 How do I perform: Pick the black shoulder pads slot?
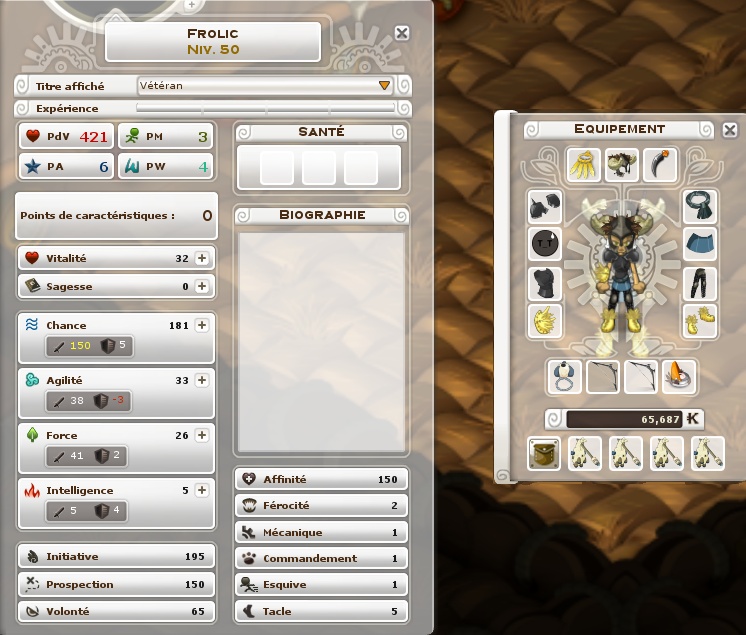point(545,207)
